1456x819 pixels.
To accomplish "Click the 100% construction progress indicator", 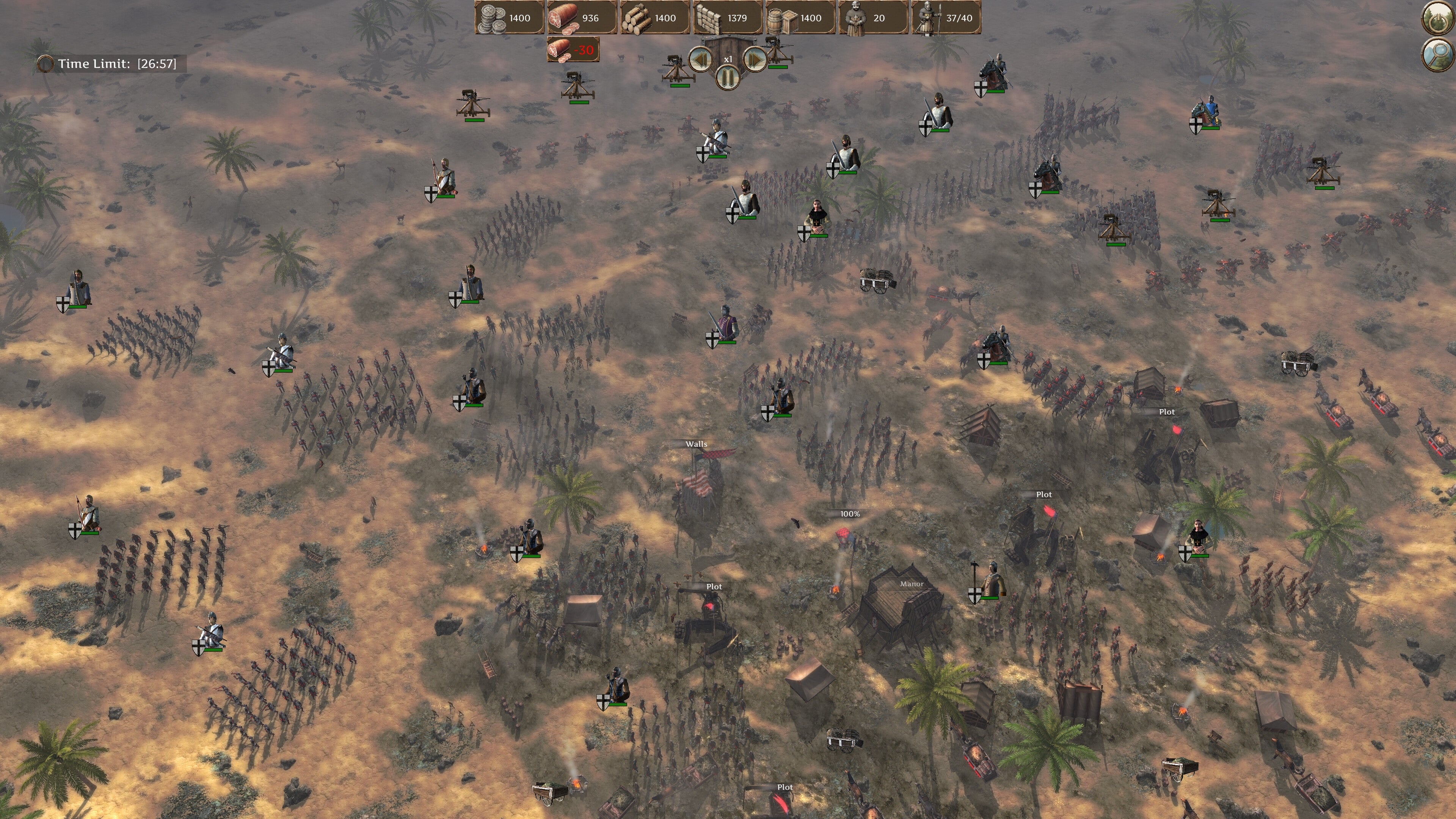I will pyautogui.click(x=850, y=514).
